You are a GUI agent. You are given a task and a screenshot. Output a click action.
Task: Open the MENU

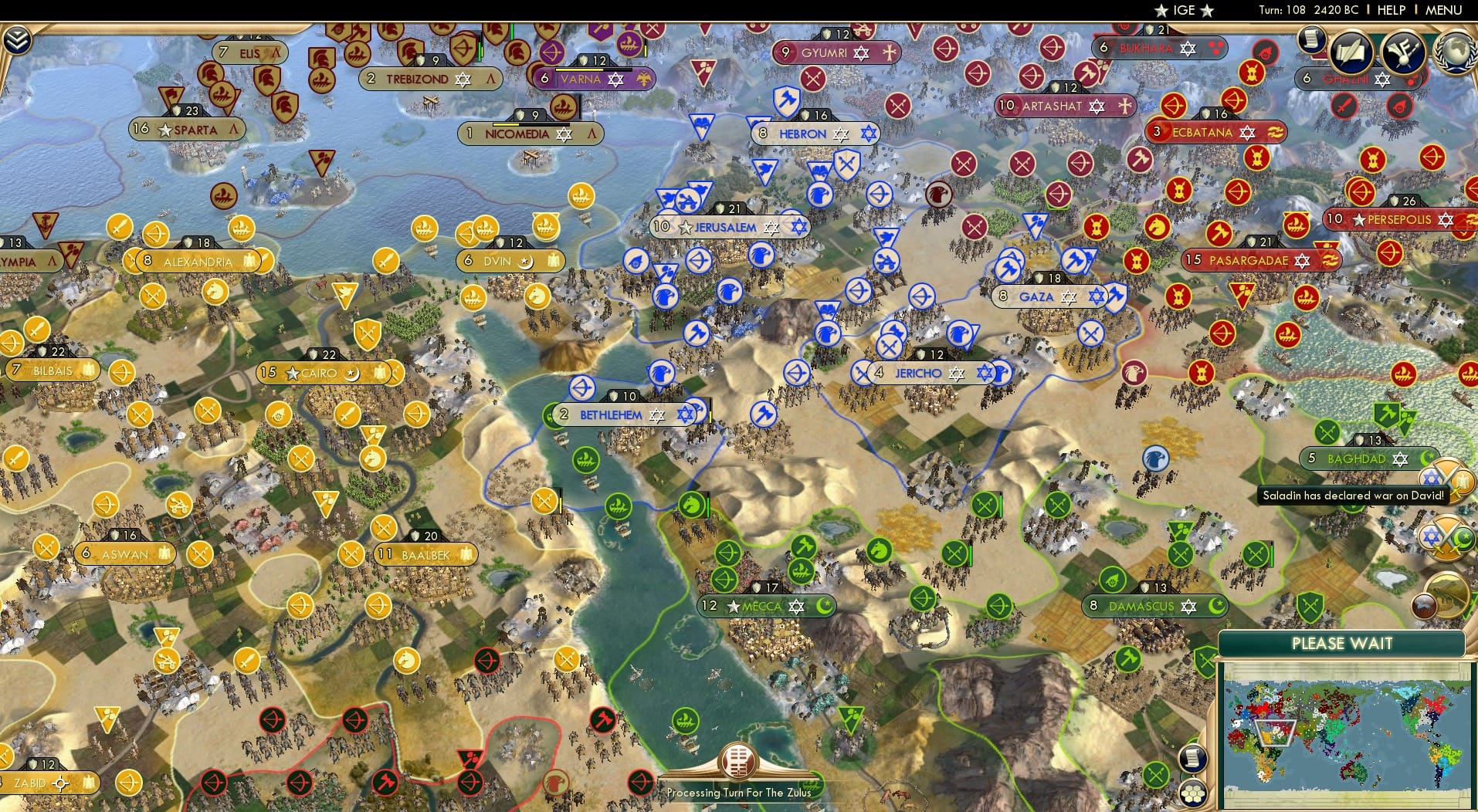click(1446, 10)
